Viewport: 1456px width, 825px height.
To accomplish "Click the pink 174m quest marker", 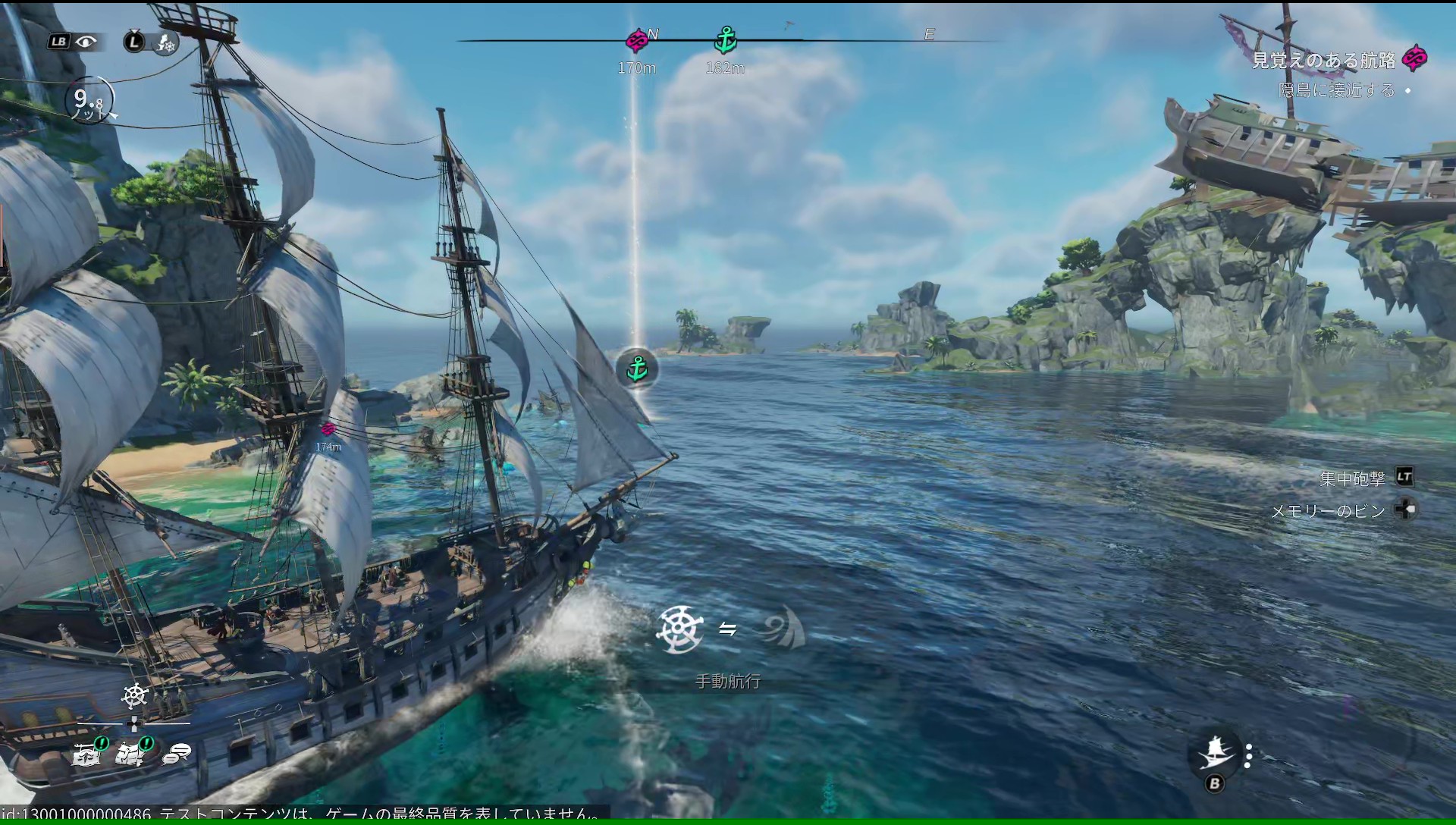I will point(328,430).
